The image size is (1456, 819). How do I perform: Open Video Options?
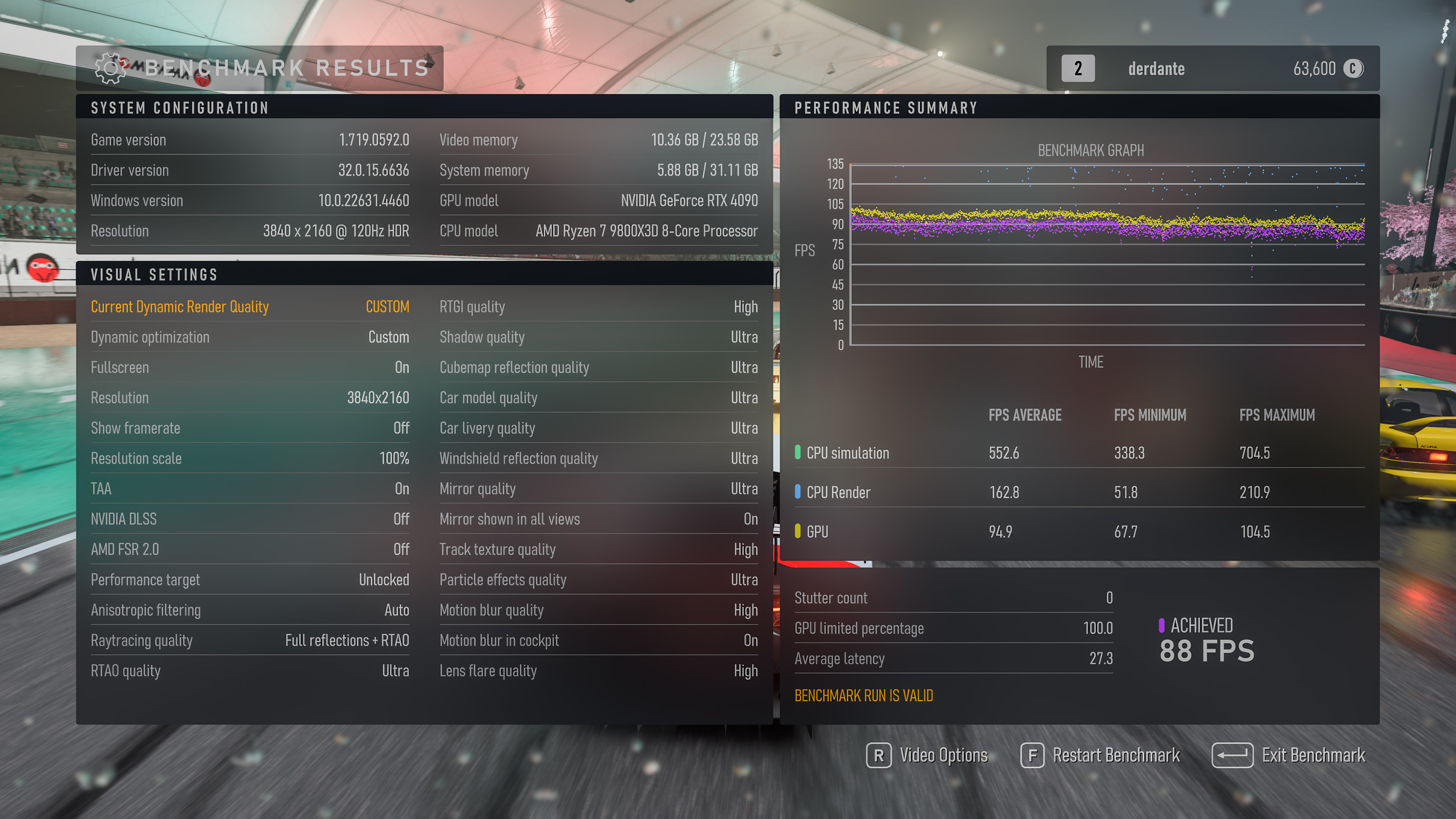click(927, 755)
